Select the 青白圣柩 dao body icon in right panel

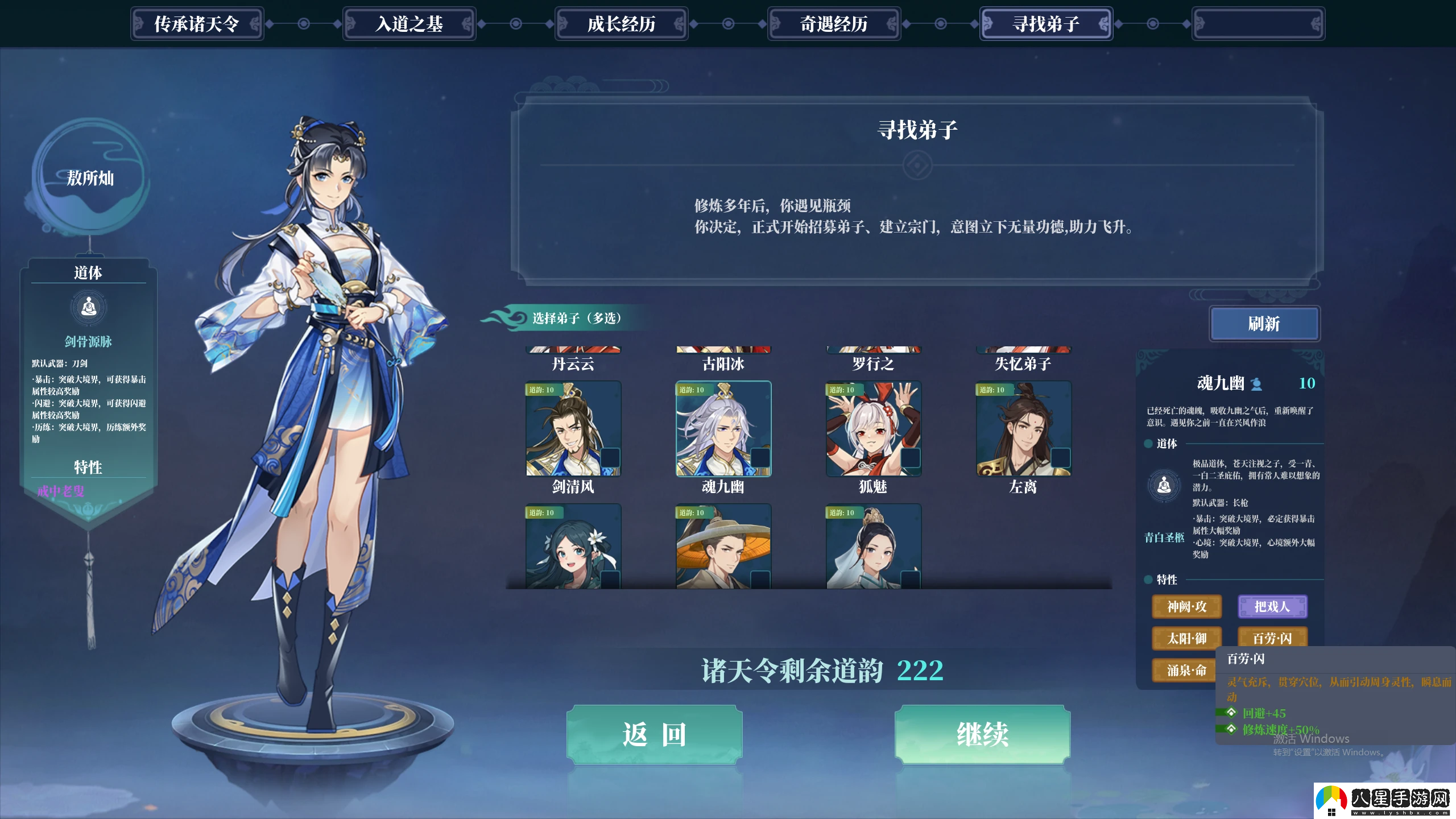[1163, 484]
